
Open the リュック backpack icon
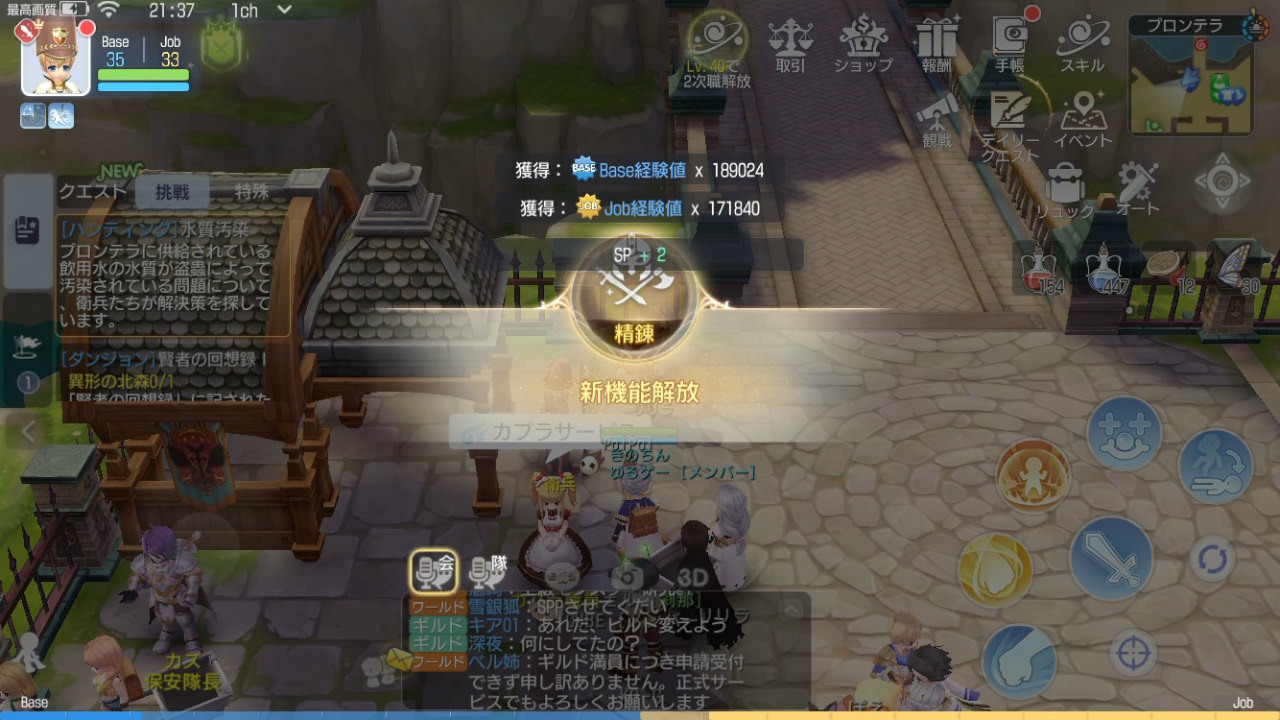pos(1066,182)
